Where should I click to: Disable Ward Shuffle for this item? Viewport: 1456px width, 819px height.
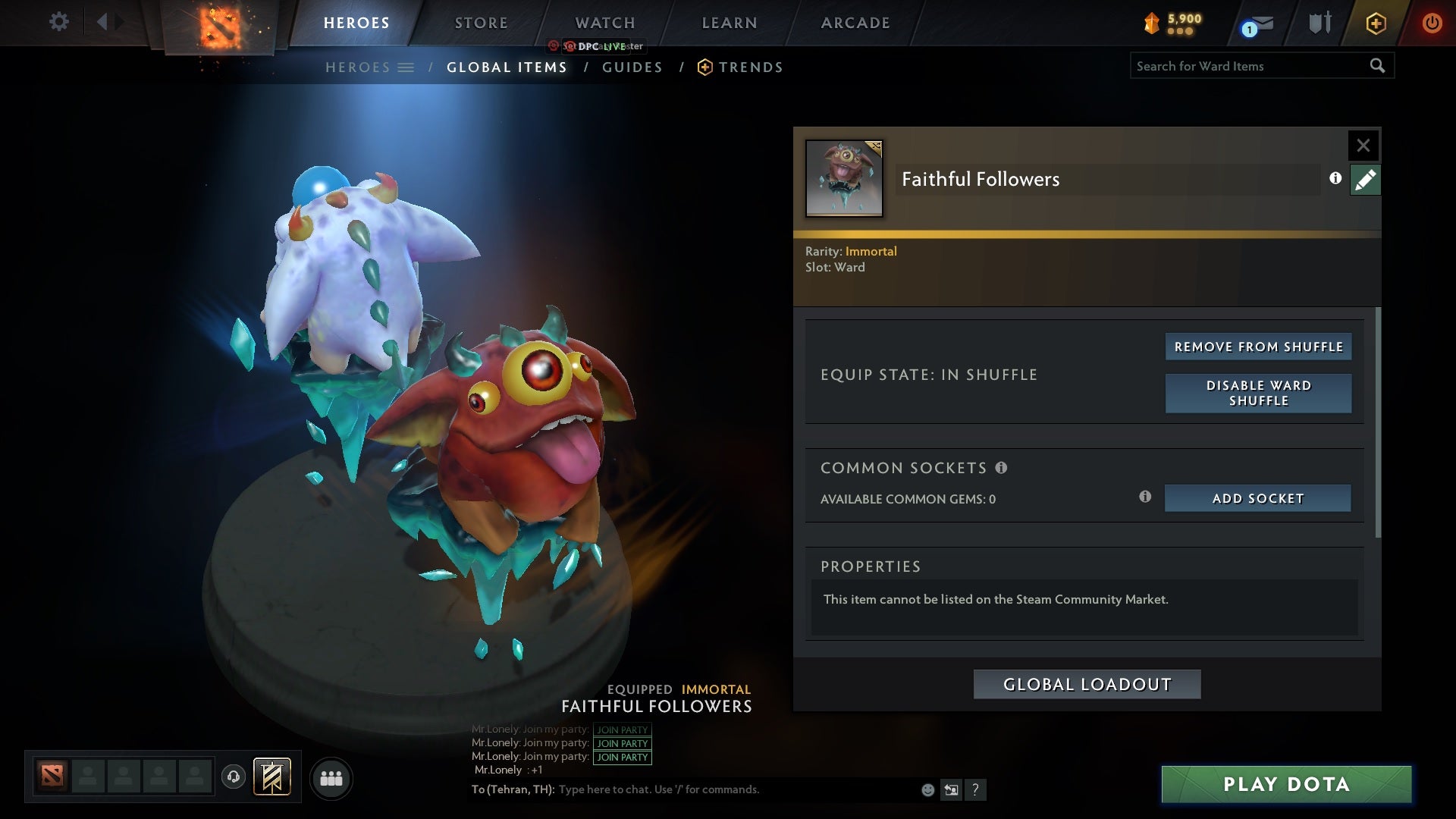(x=1257, y=394)
